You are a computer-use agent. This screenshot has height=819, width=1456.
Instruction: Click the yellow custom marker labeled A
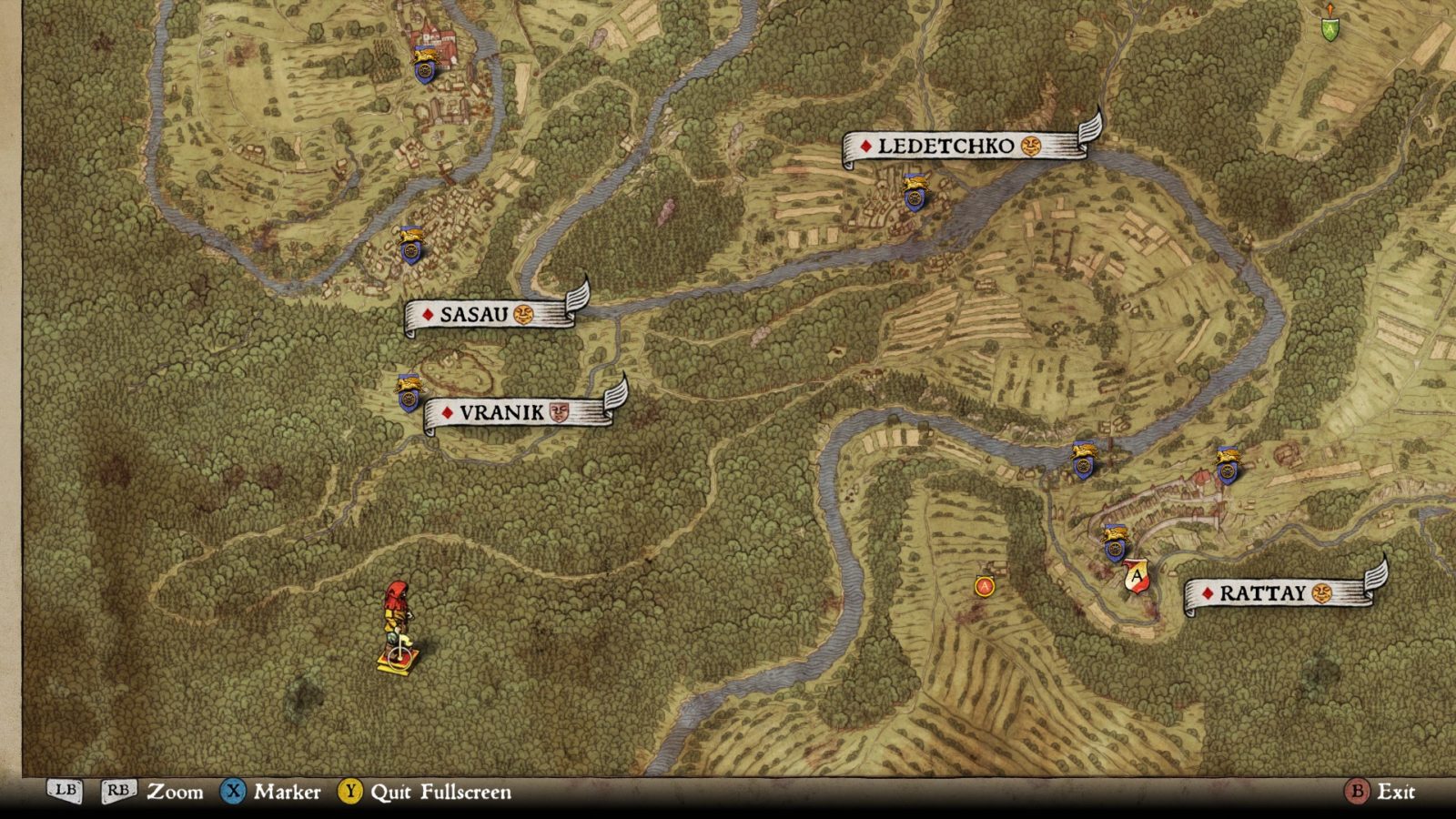pos(984,587)
